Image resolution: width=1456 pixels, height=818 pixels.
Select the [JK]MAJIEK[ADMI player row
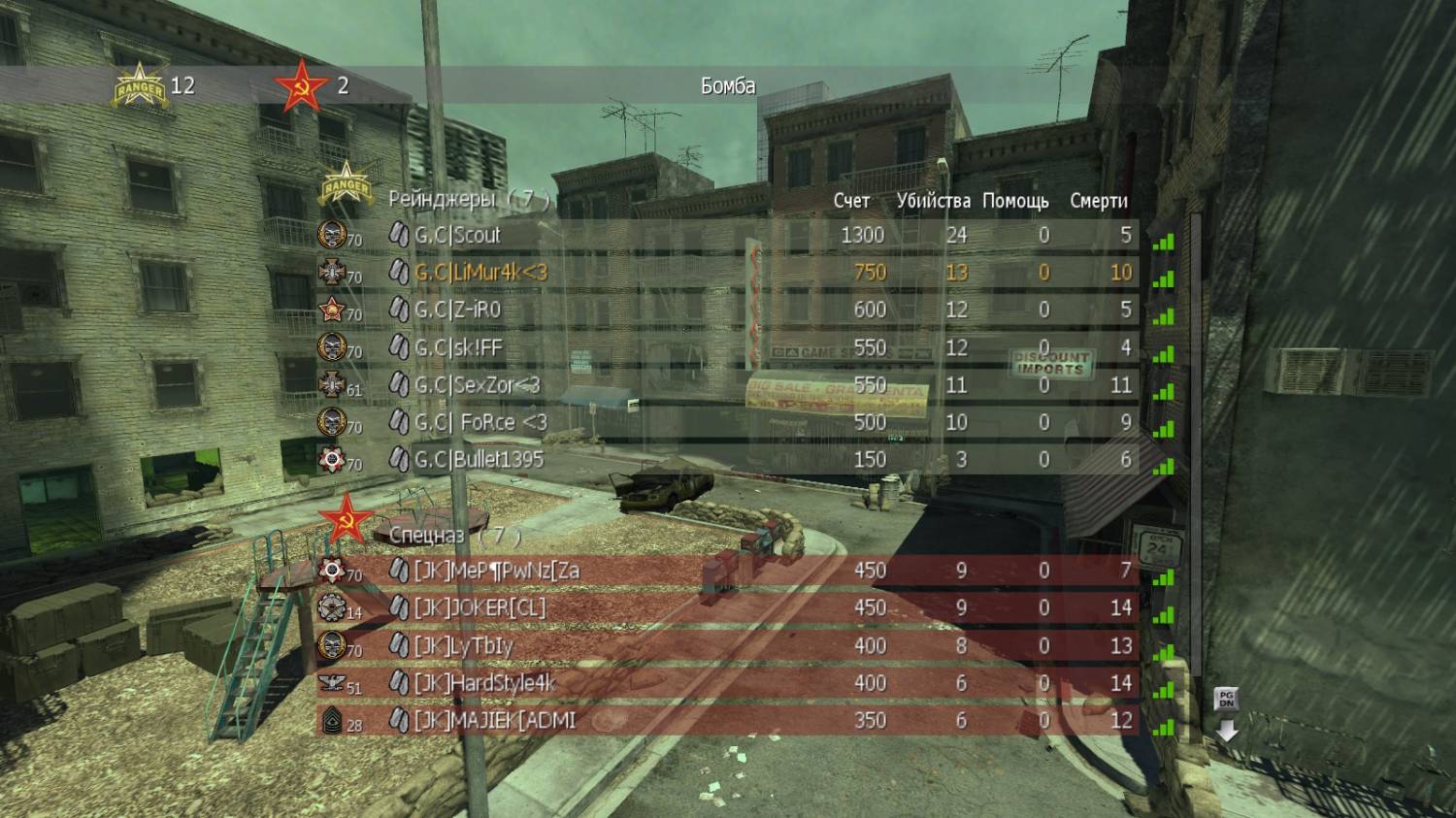click(495, 720)
